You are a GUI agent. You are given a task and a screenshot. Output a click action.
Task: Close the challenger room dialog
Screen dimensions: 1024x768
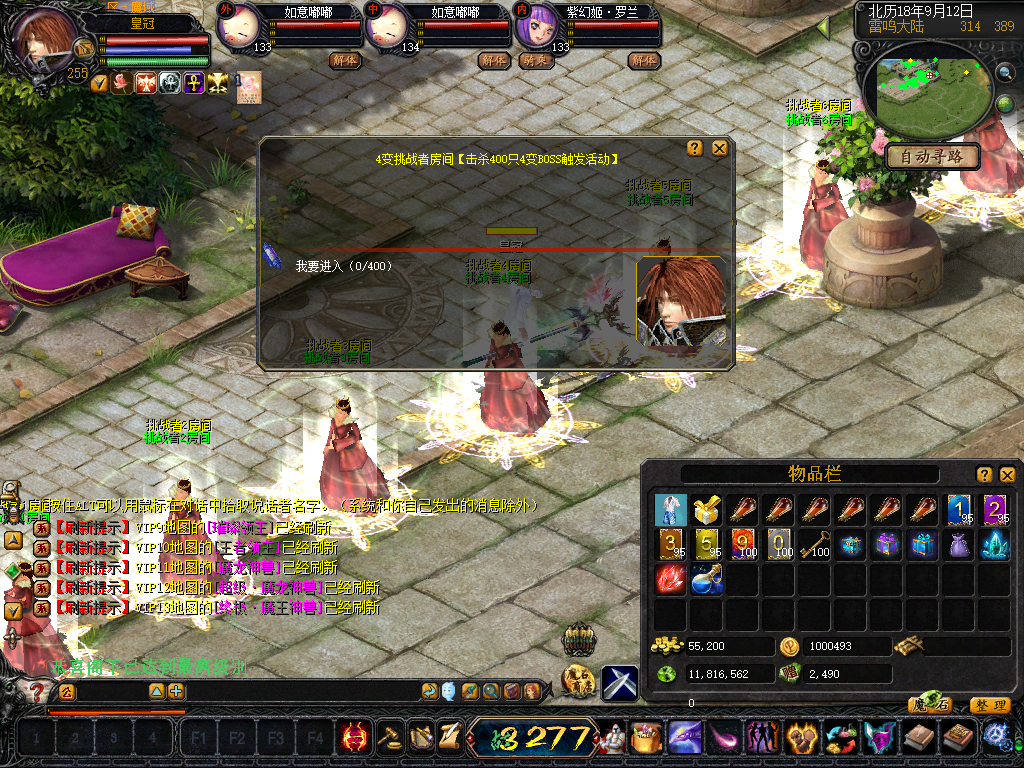point(719,148)
